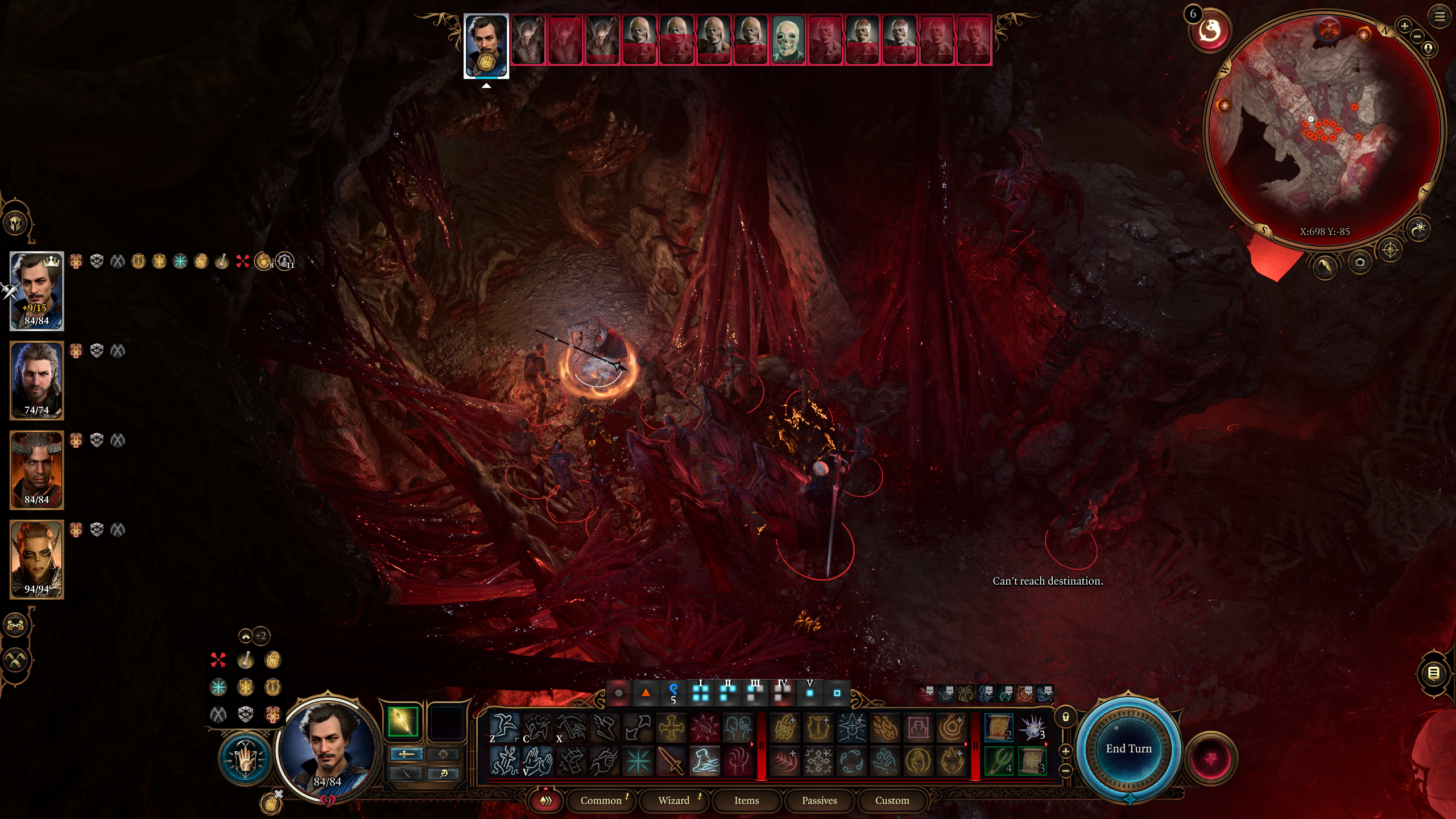The height and width of the screenshot is (819, 1456).
Task: Select Gale's portrait in party list
Action: pyautogui.click(x=36, y=380)
